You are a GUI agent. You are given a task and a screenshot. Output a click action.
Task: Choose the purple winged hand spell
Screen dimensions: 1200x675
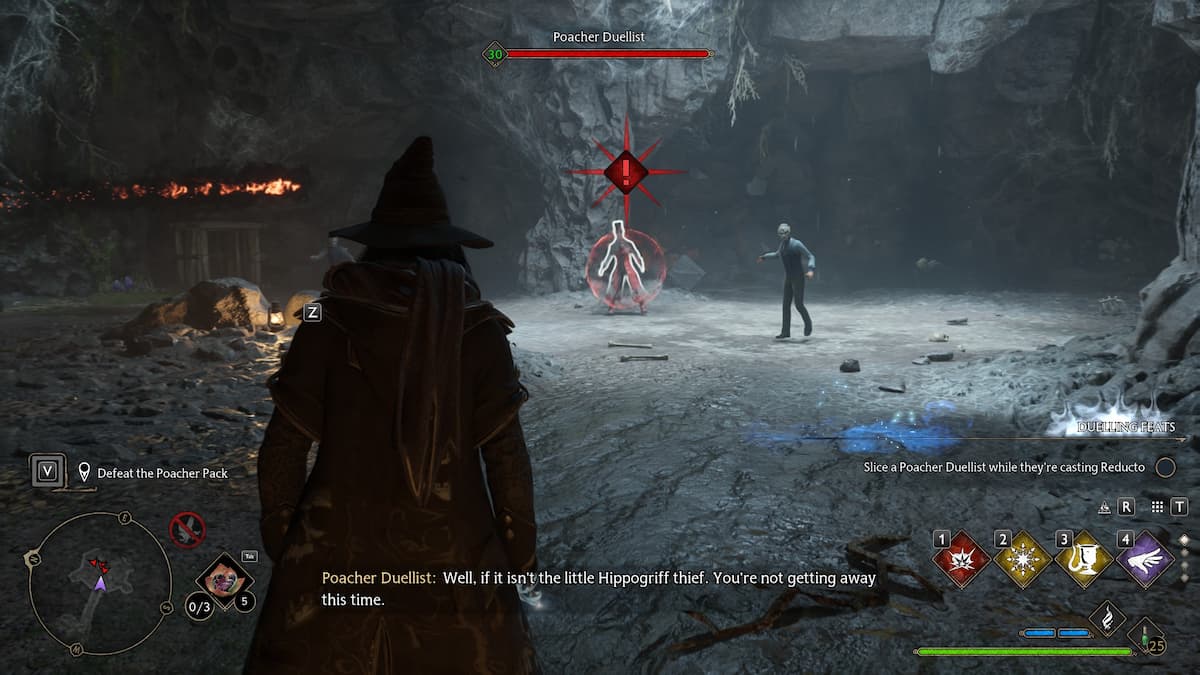pyautogui.click(x=1146, y=560)
